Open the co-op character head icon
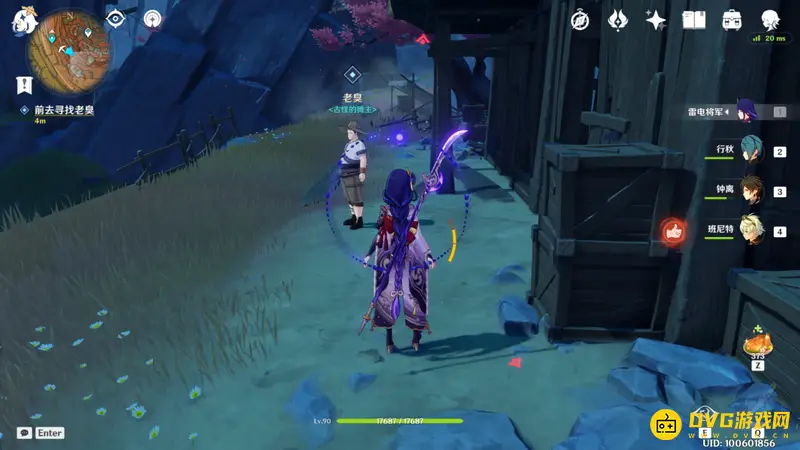 [769, 20]
